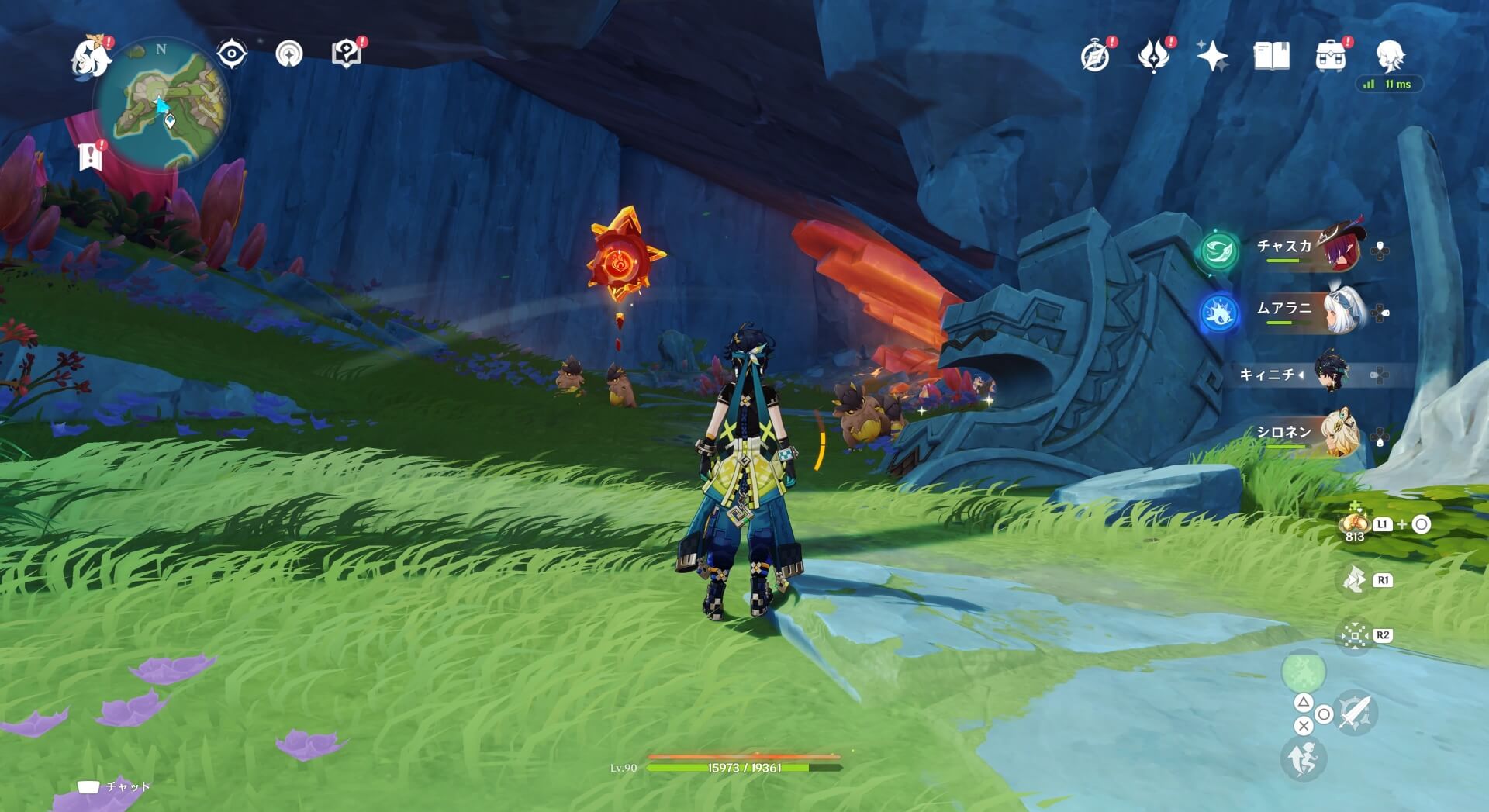Open the Paimon menu icon

pos(91,57)
